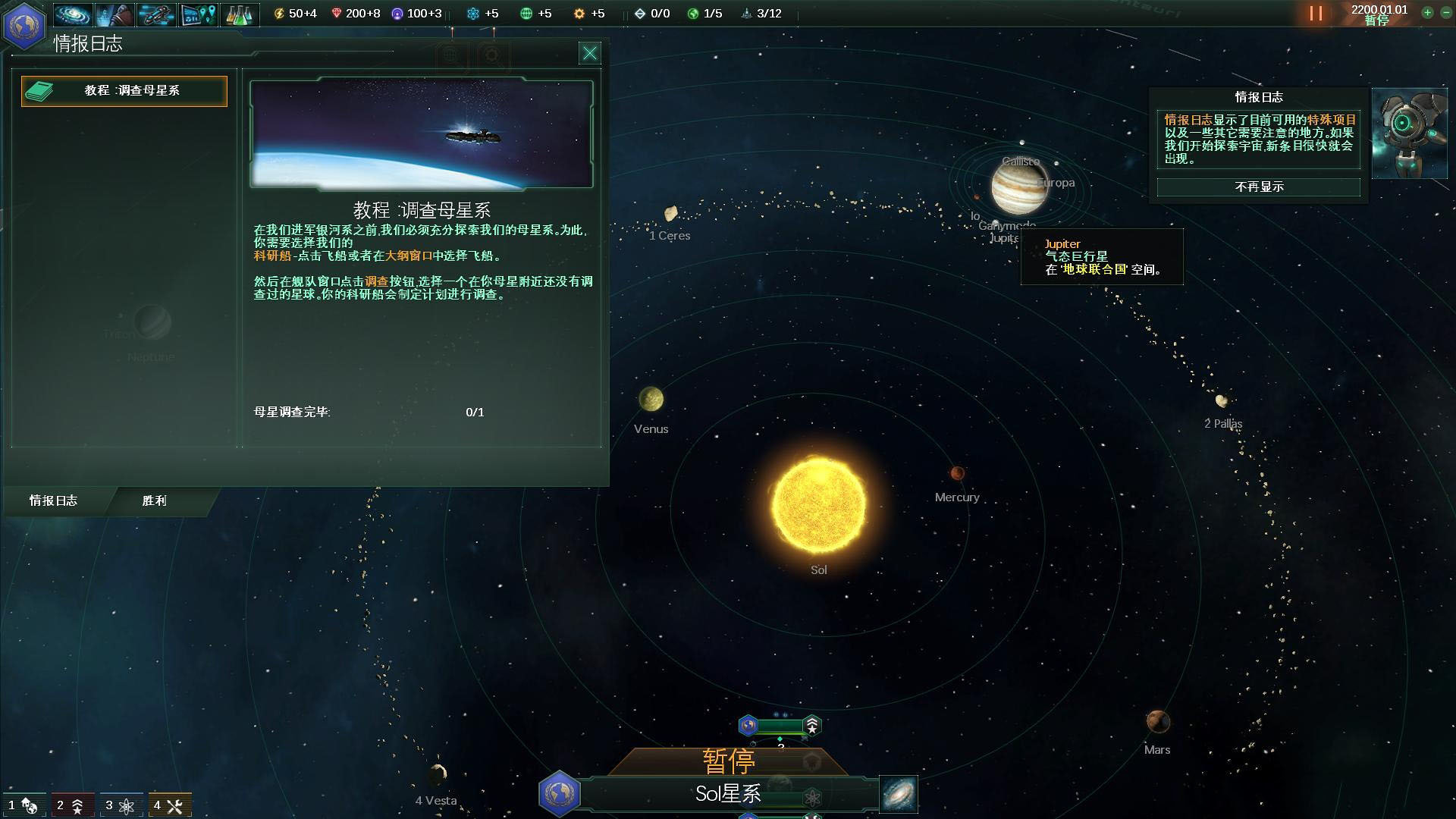1456x819 pixels.
Task: Open the flasks technology icon
Action: point(239,14)
